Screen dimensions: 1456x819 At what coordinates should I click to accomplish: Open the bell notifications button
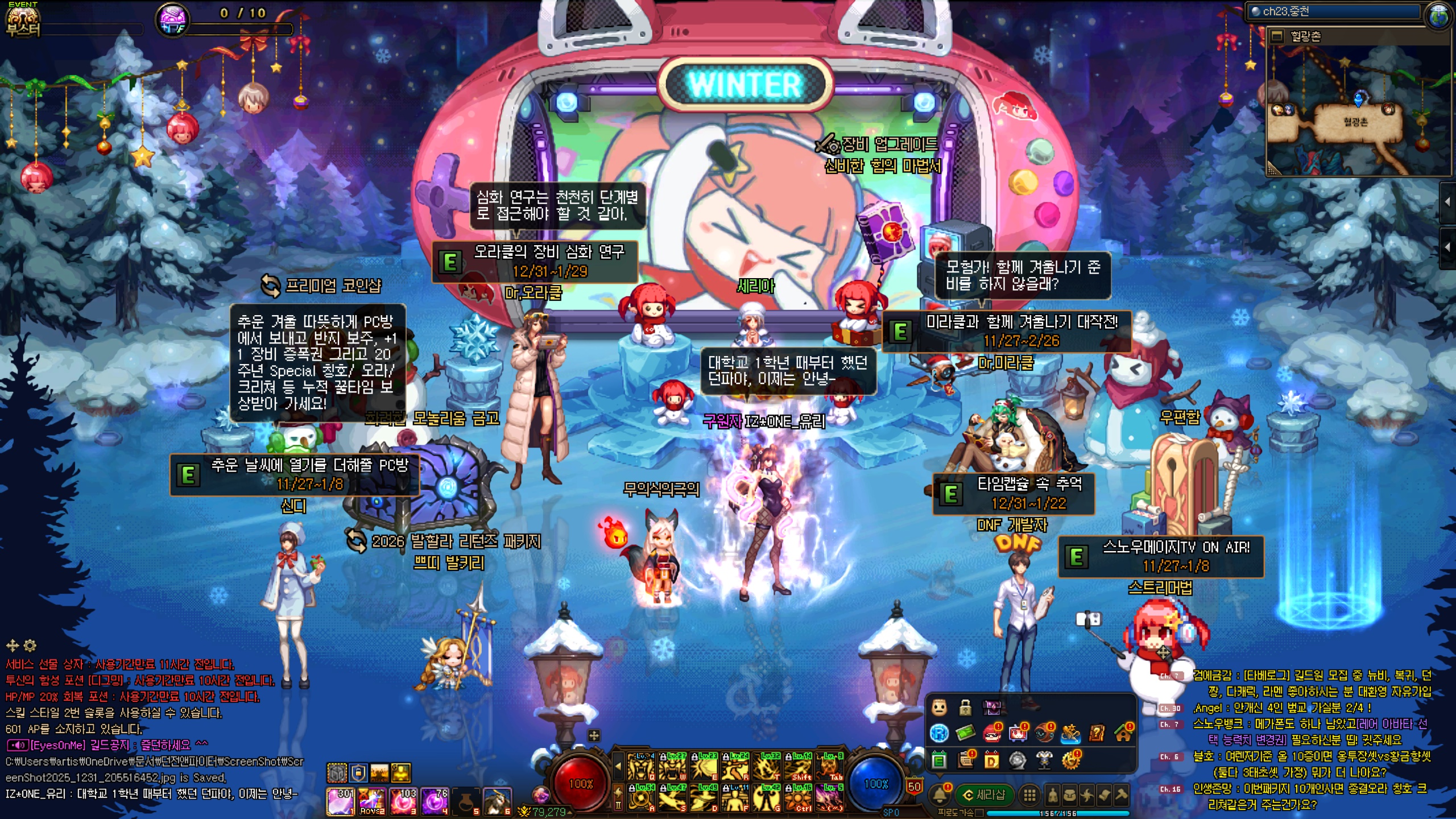tap(940, 795)
